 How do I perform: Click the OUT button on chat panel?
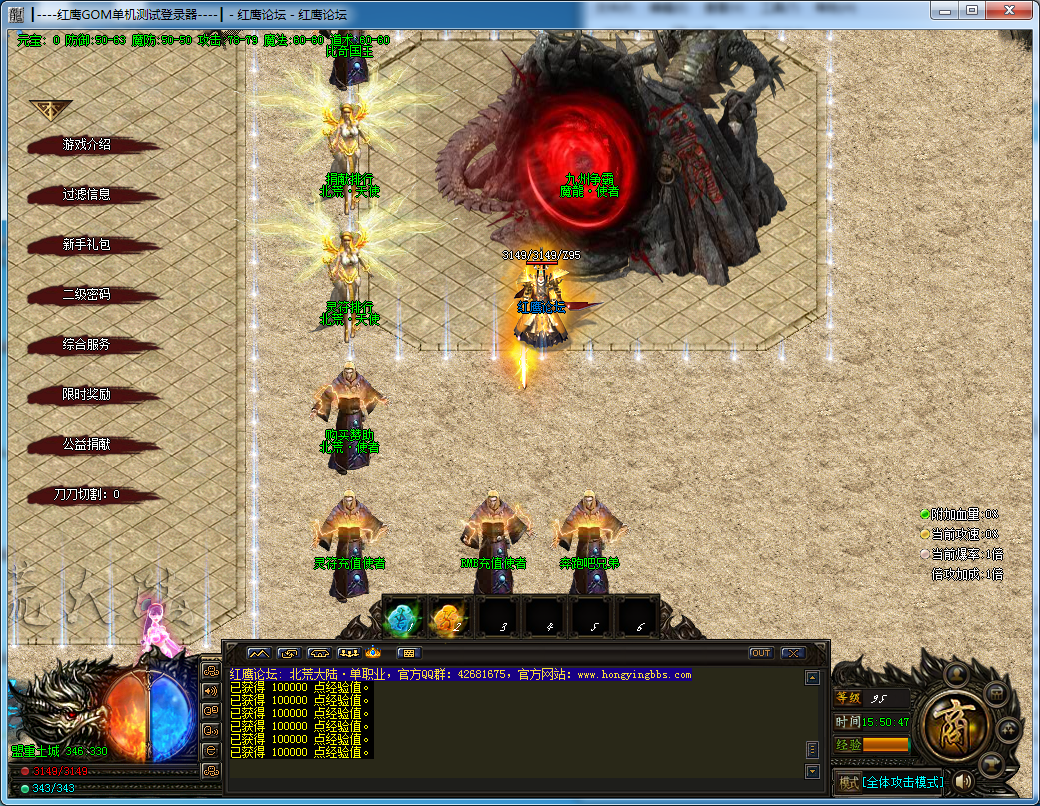click(761, 653)
